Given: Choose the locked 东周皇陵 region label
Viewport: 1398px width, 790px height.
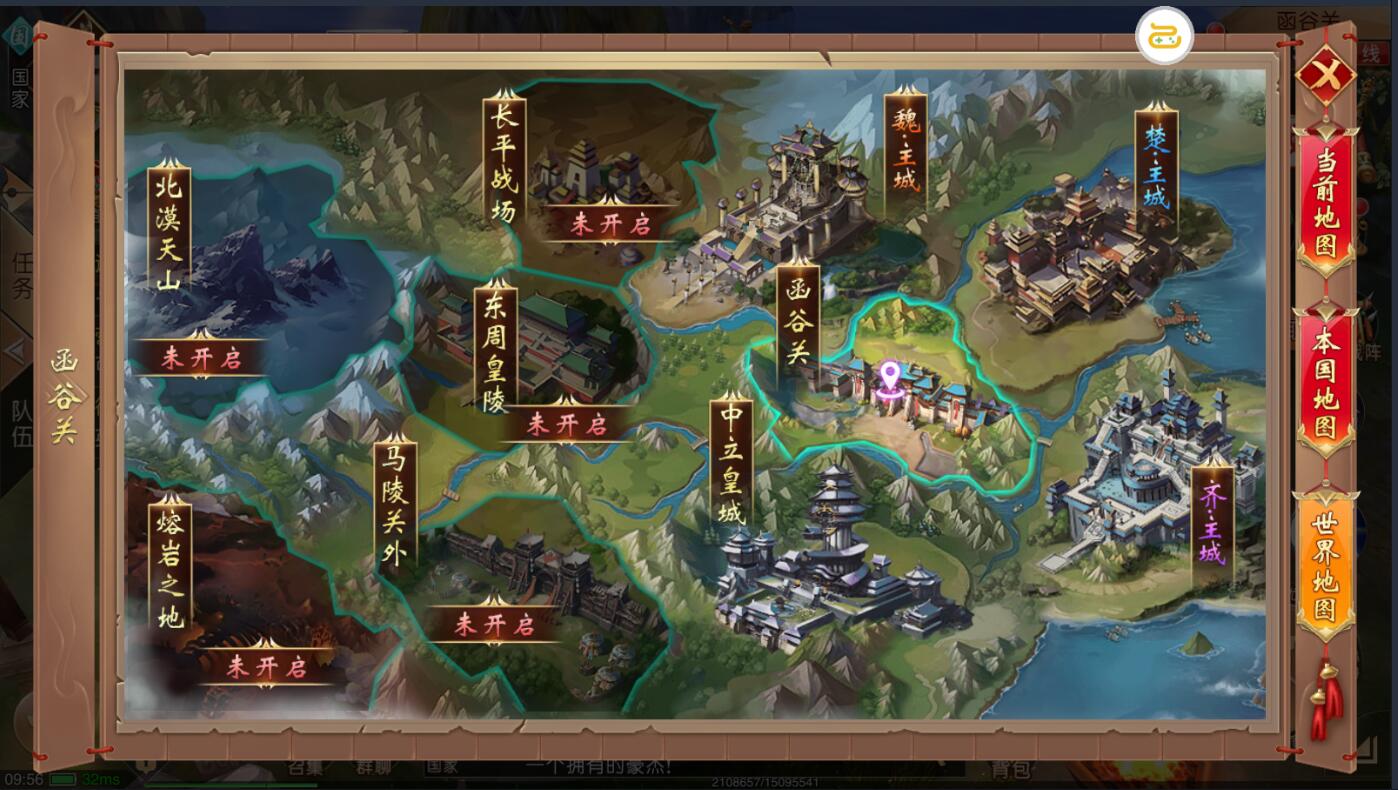Looking at the screenshot, I should [x=495, y=346].
